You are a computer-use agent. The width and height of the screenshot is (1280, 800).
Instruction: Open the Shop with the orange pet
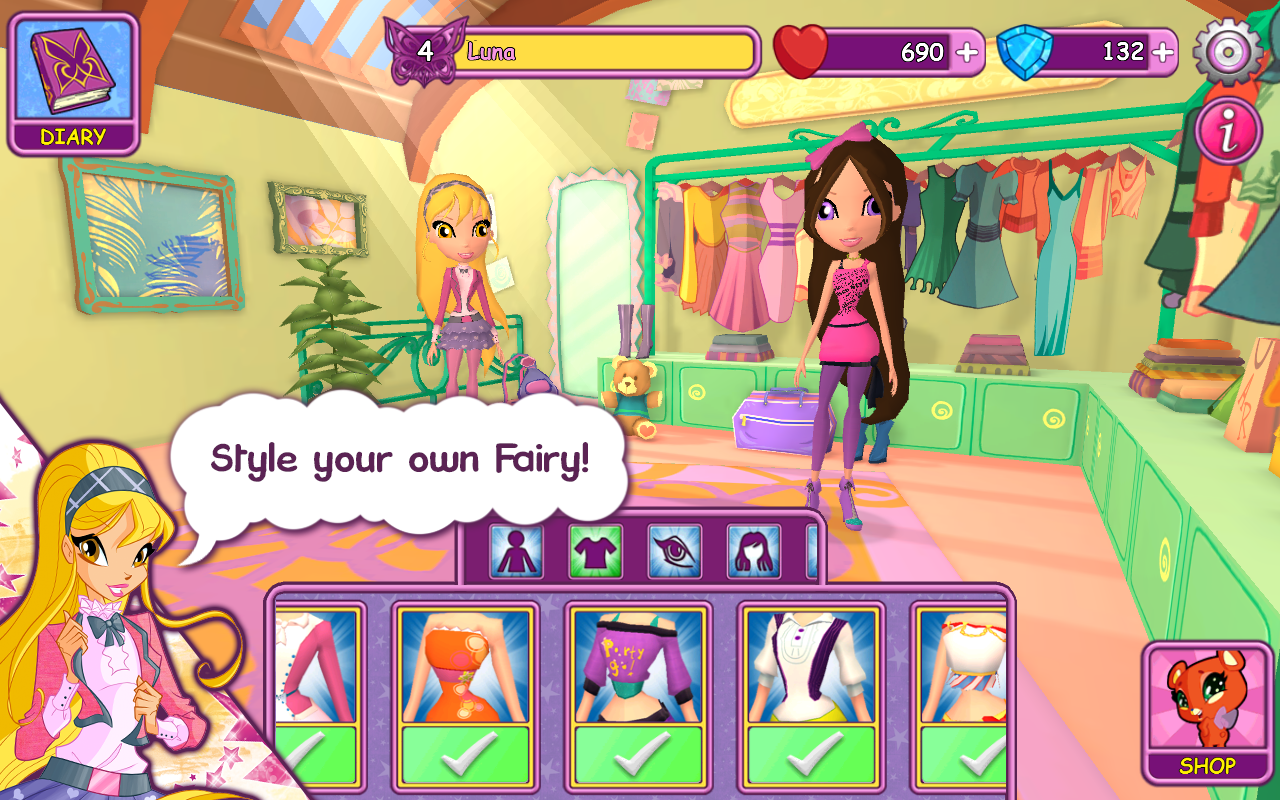click(1207, 711)
